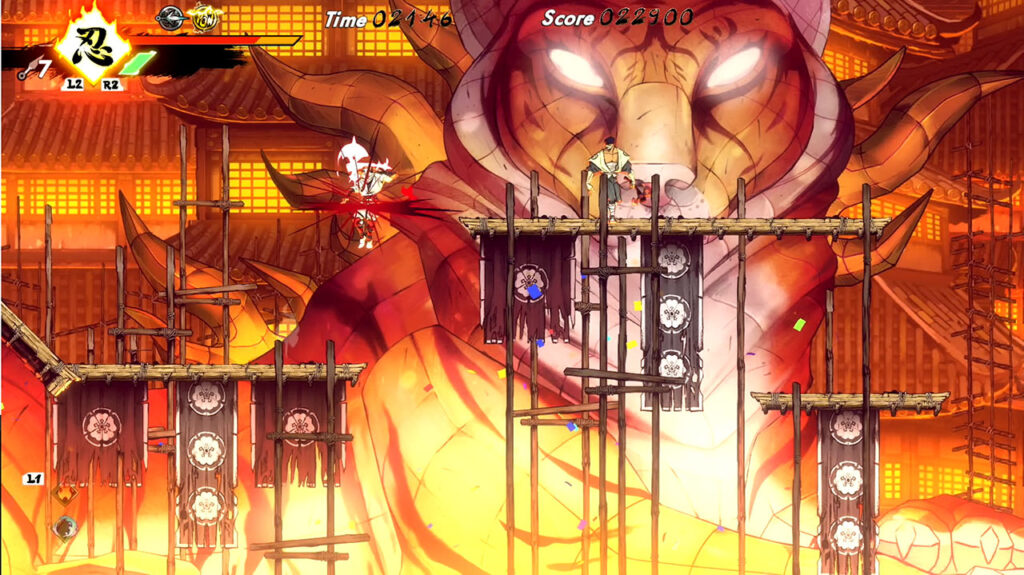
Task: Click the green ninjutsu gauge segment
Action: point(138,63)
